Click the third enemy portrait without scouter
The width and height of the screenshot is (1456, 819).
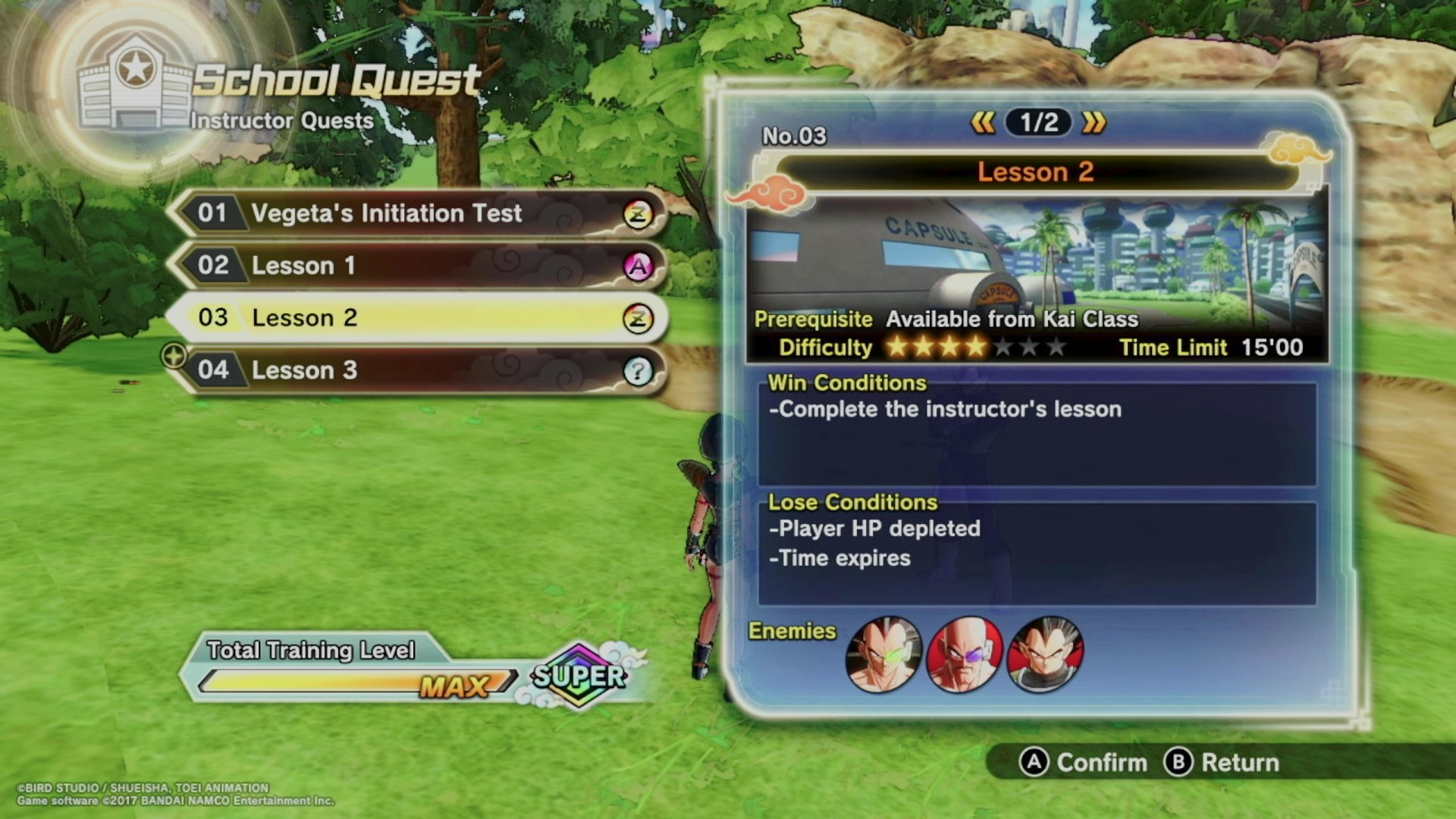pos(1046,654)
